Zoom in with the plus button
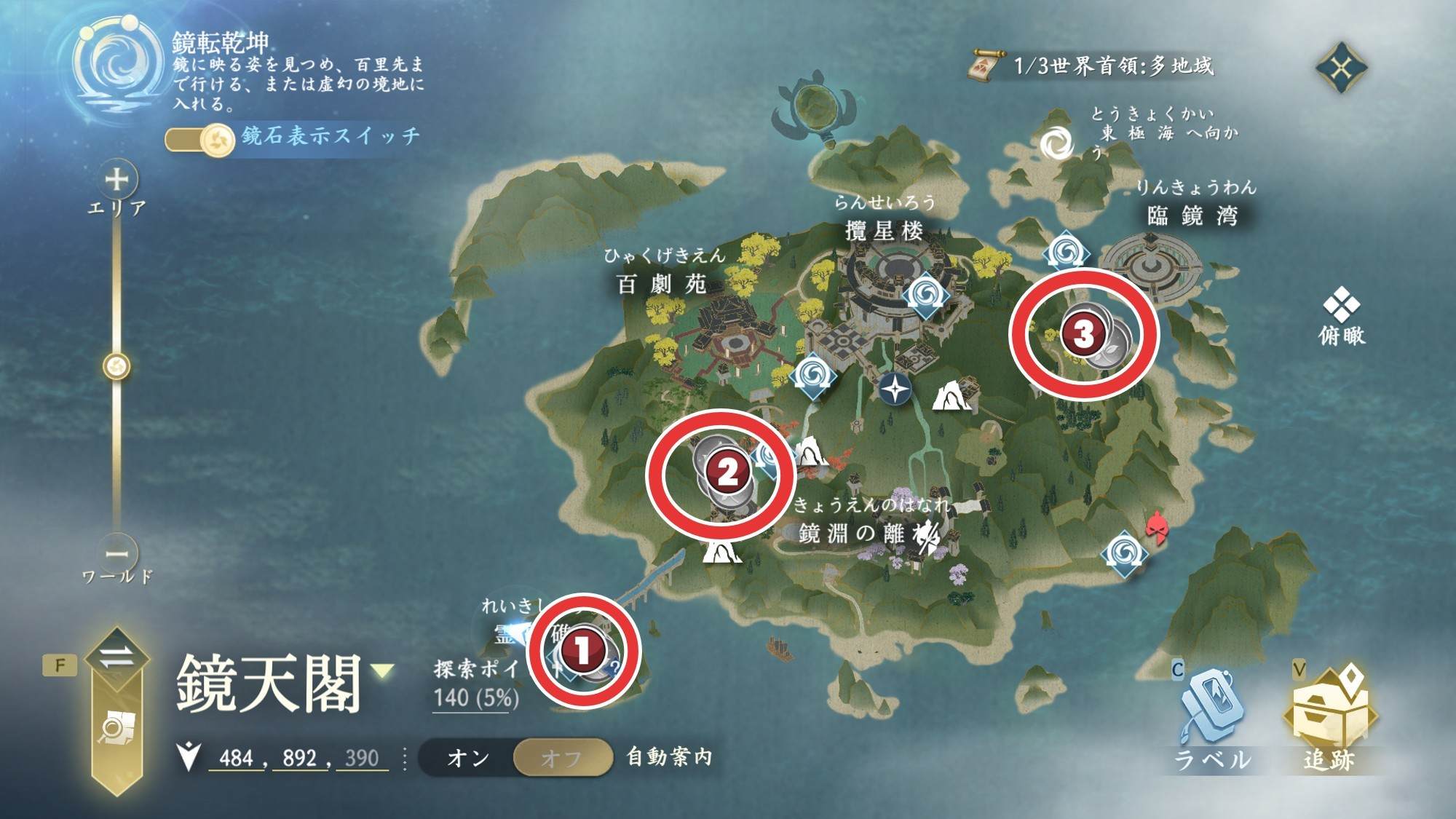Image resolution: width=1456 pixels, height=819 pixels. pos(116,179)
